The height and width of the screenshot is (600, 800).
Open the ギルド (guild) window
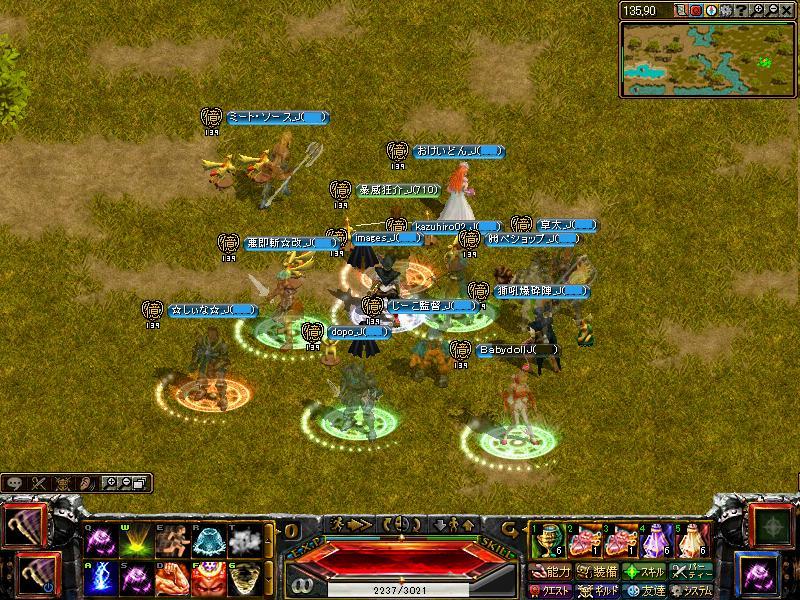[597, 591]
